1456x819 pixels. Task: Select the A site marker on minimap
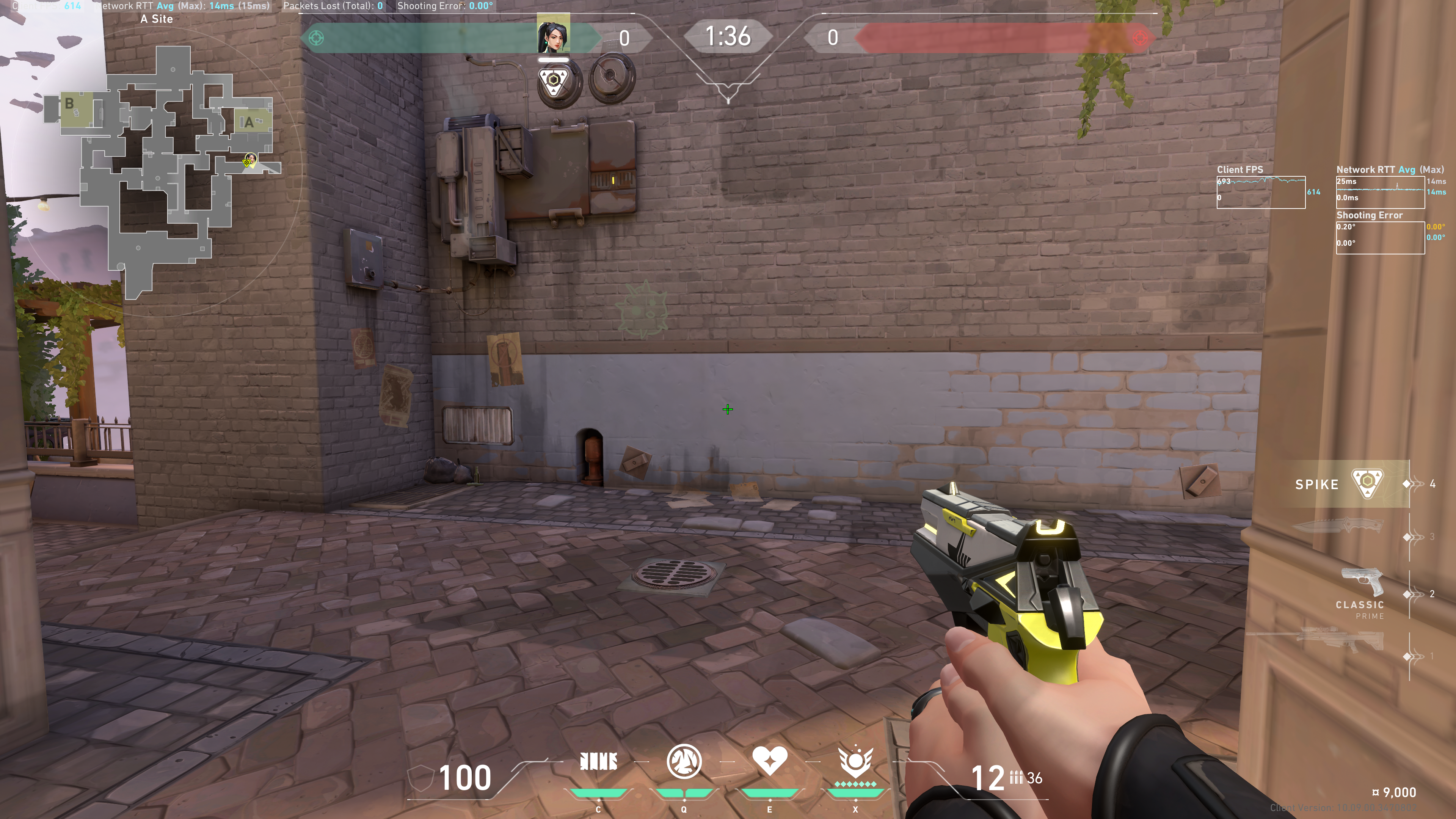point(249,122)
